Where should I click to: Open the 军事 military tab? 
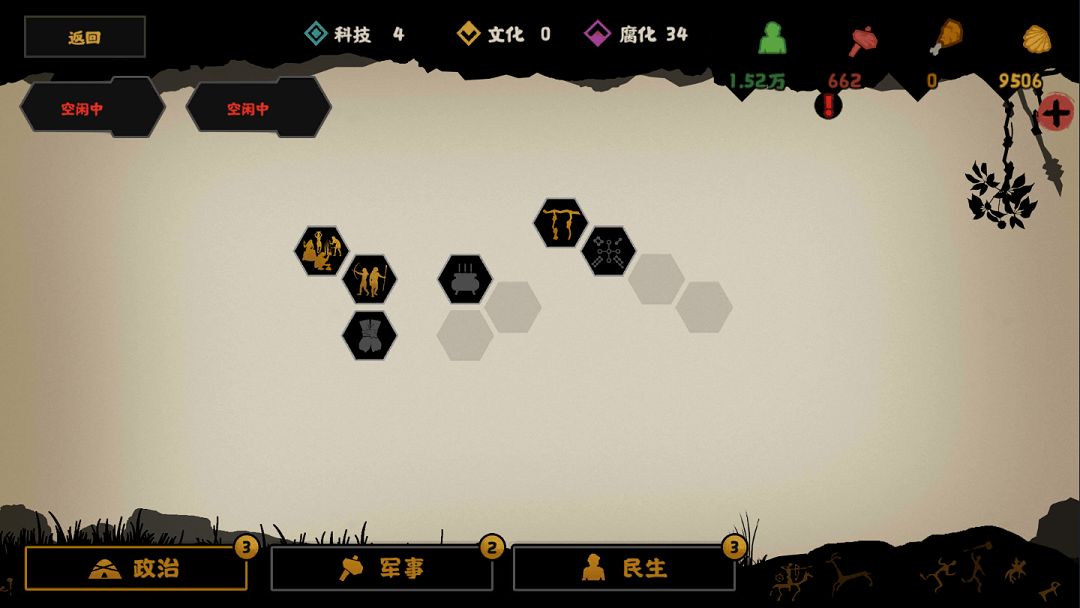tap(382, 568)
